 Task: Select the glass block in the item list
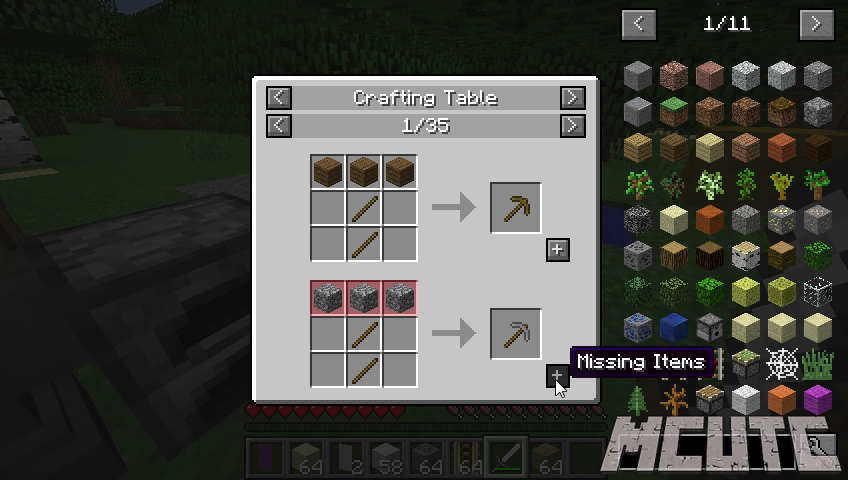tap(818, 291)
